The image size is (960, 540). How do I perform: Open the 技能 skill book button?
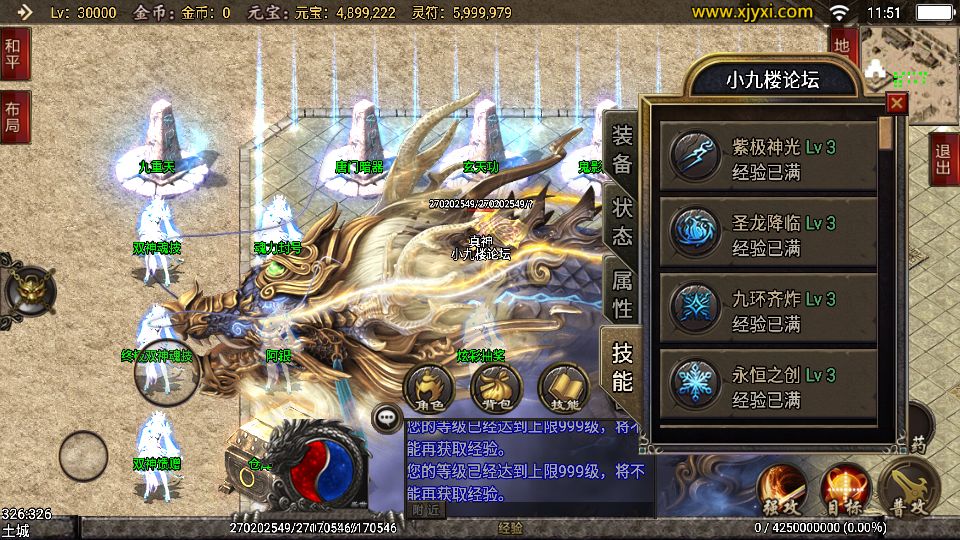[564, 388]
